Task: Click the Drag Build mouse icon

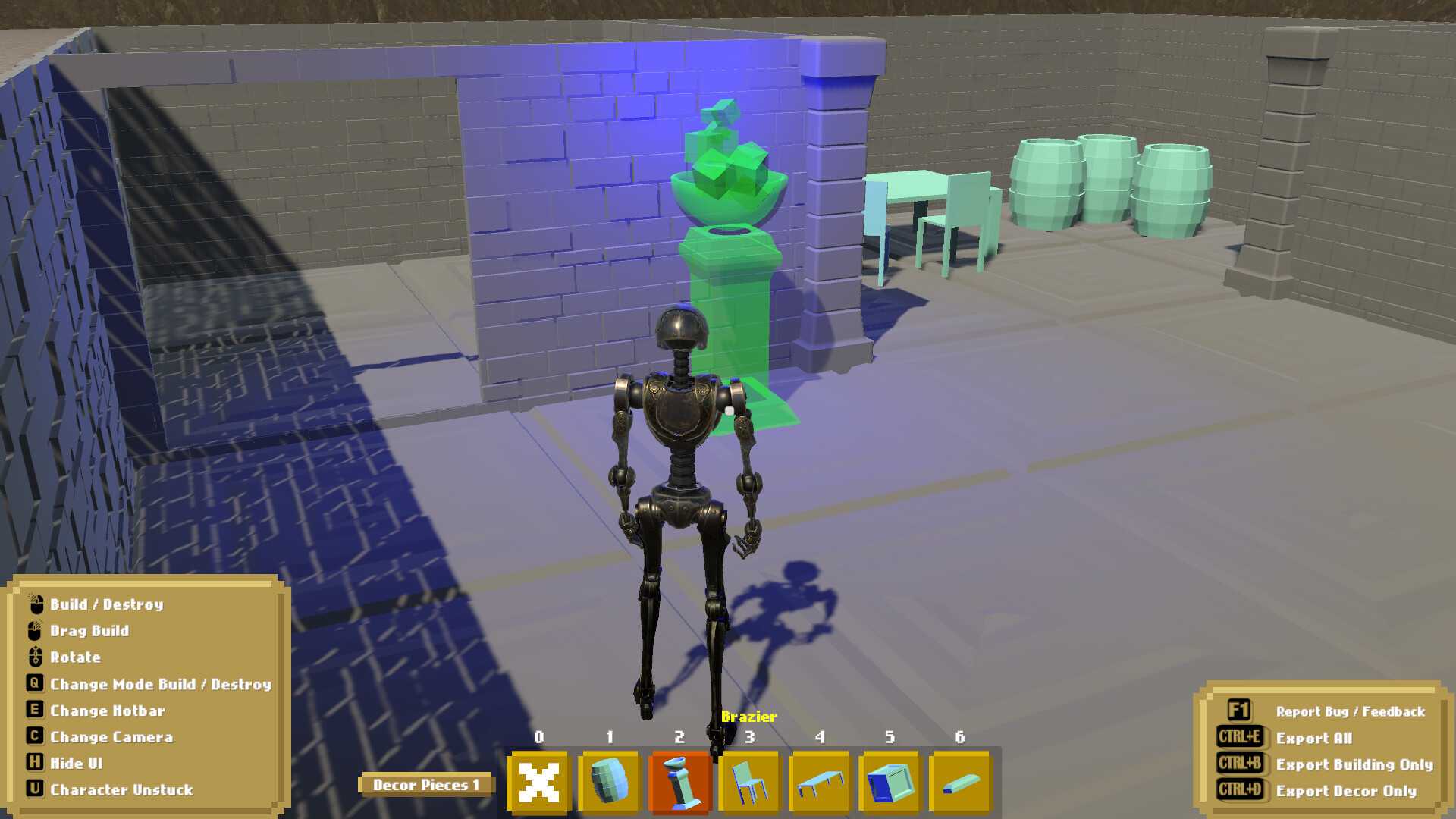Action: 33,631
